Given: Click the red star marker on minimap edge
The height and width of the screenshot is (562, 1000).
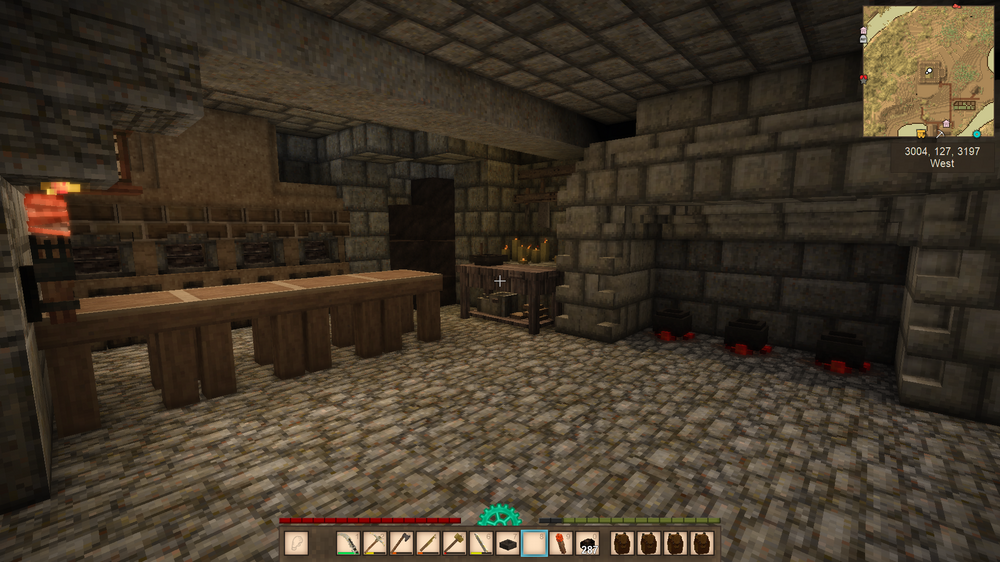Looking at the screenshot, I should (863, 77).
